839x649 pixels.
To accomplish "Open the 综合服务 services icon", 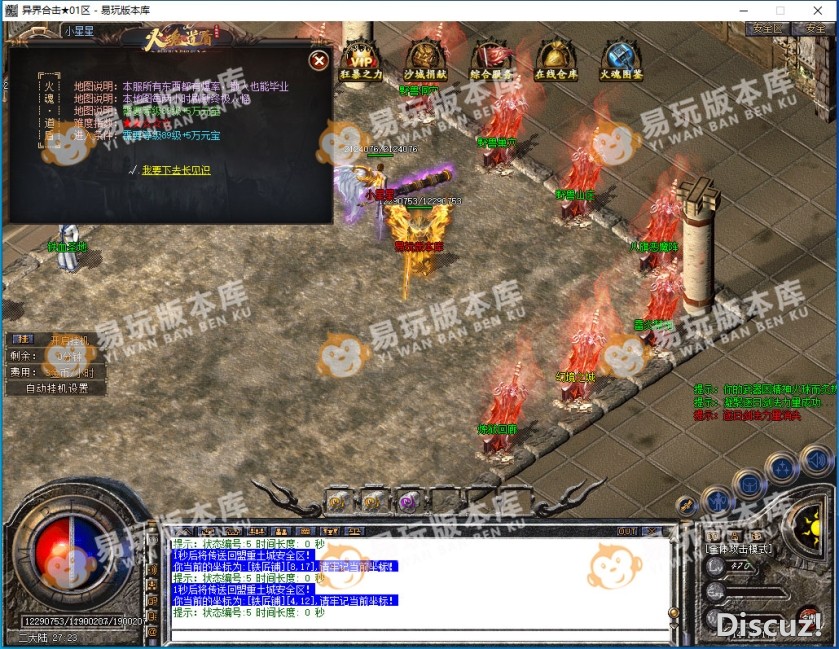I will [x=490, y=59].
